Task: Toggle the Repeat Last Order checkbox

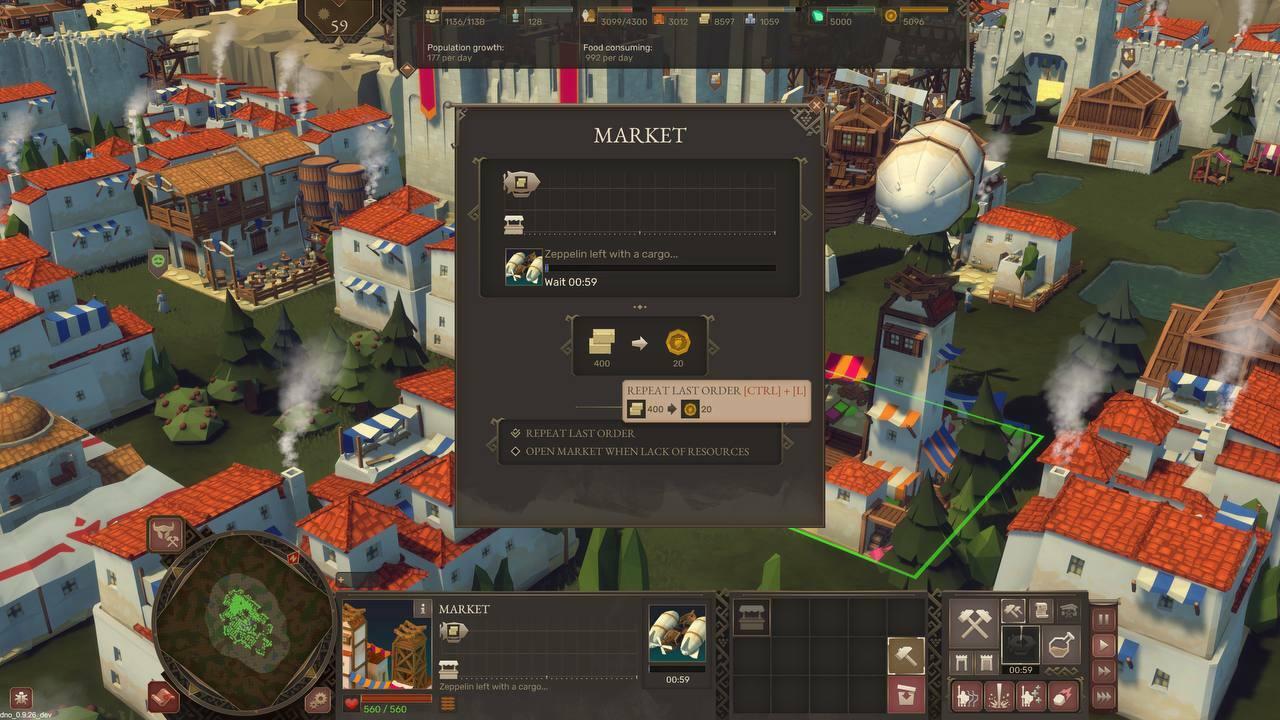Action: point(516,433)
